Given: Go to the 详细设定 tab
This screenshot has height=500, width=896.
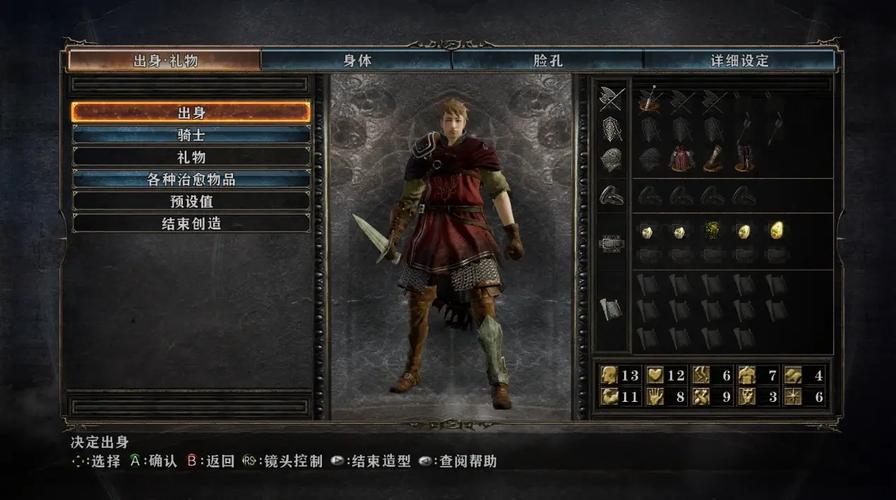Looking at the screenshot, I should pyautogui.click(x=739, y=60).
